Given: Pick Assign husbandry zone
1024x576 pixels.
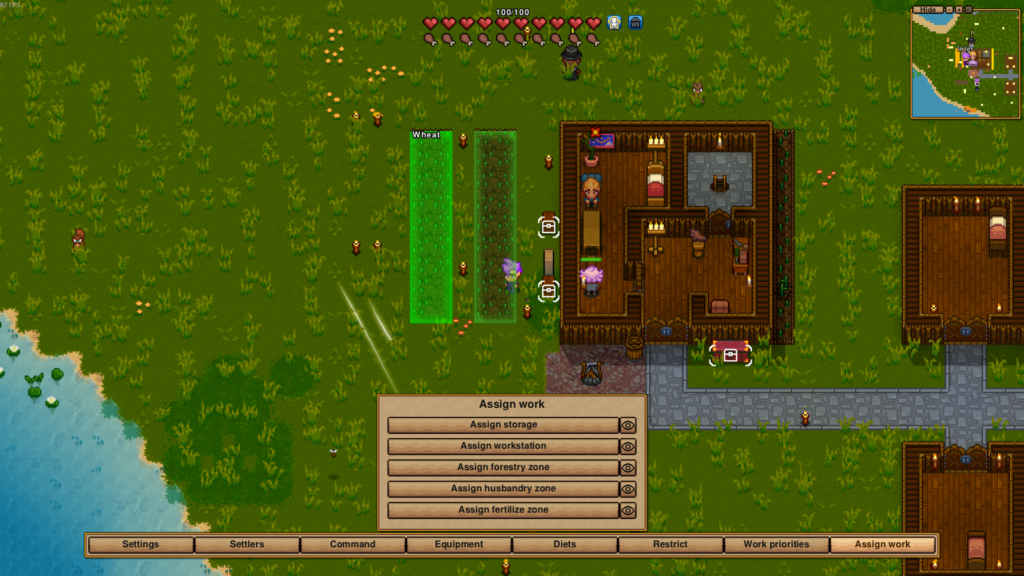Looking at the screenshot, I should (503, 489).
